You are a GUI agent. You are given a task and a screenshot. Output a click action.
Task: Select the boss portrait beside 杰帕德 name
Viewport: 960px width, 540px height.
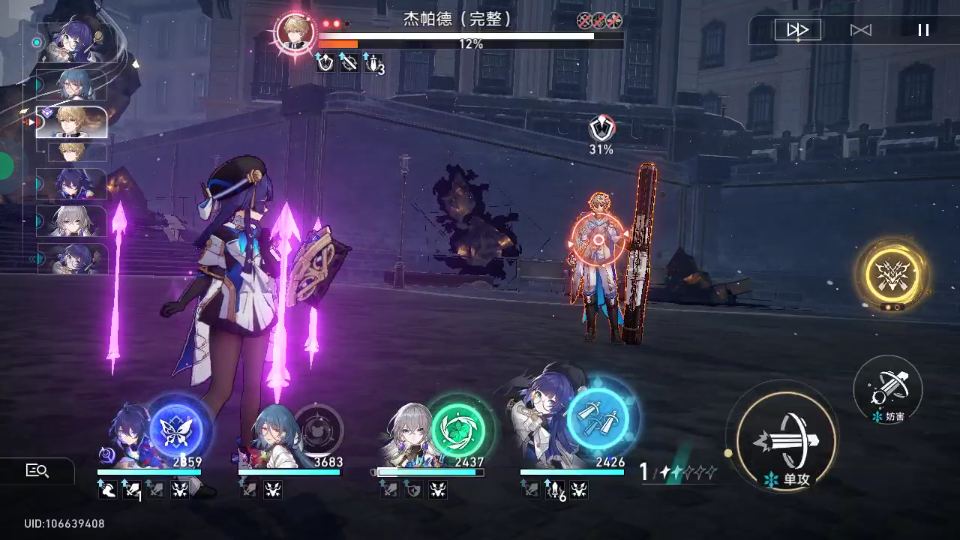(295, 30)
